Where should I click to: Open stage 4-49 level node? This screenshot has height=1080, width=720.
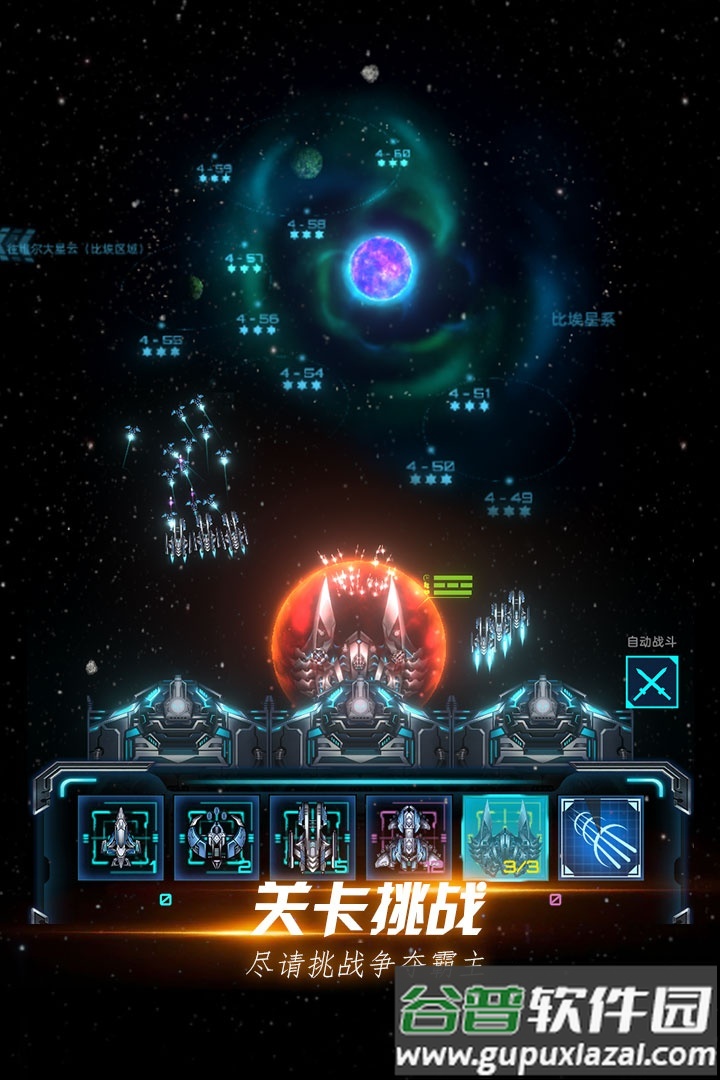click(508, 503)
